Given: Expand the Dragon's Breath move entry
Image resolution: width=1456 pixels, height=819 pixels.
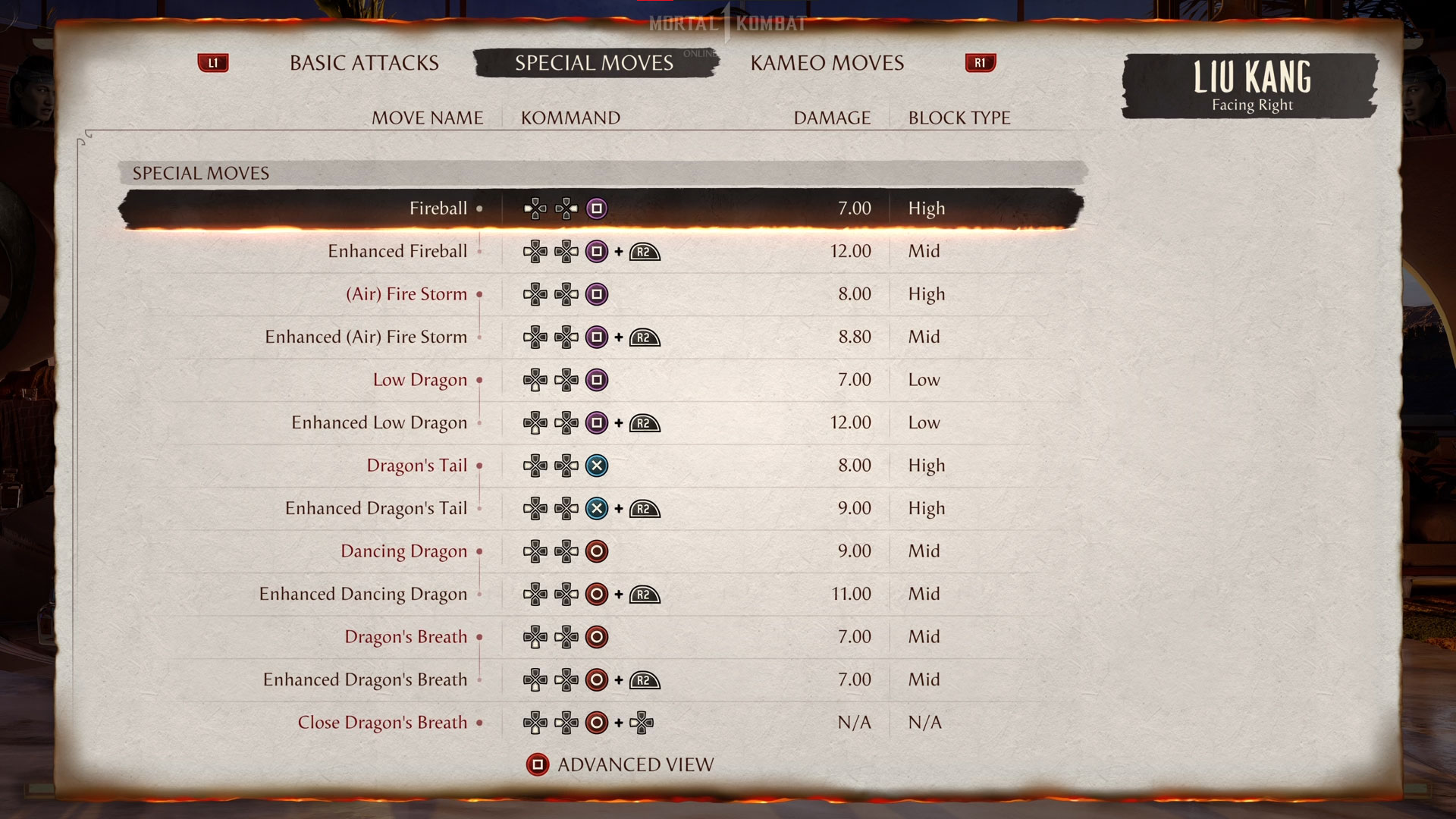Looking at the screenshot, I should (479, 637).
